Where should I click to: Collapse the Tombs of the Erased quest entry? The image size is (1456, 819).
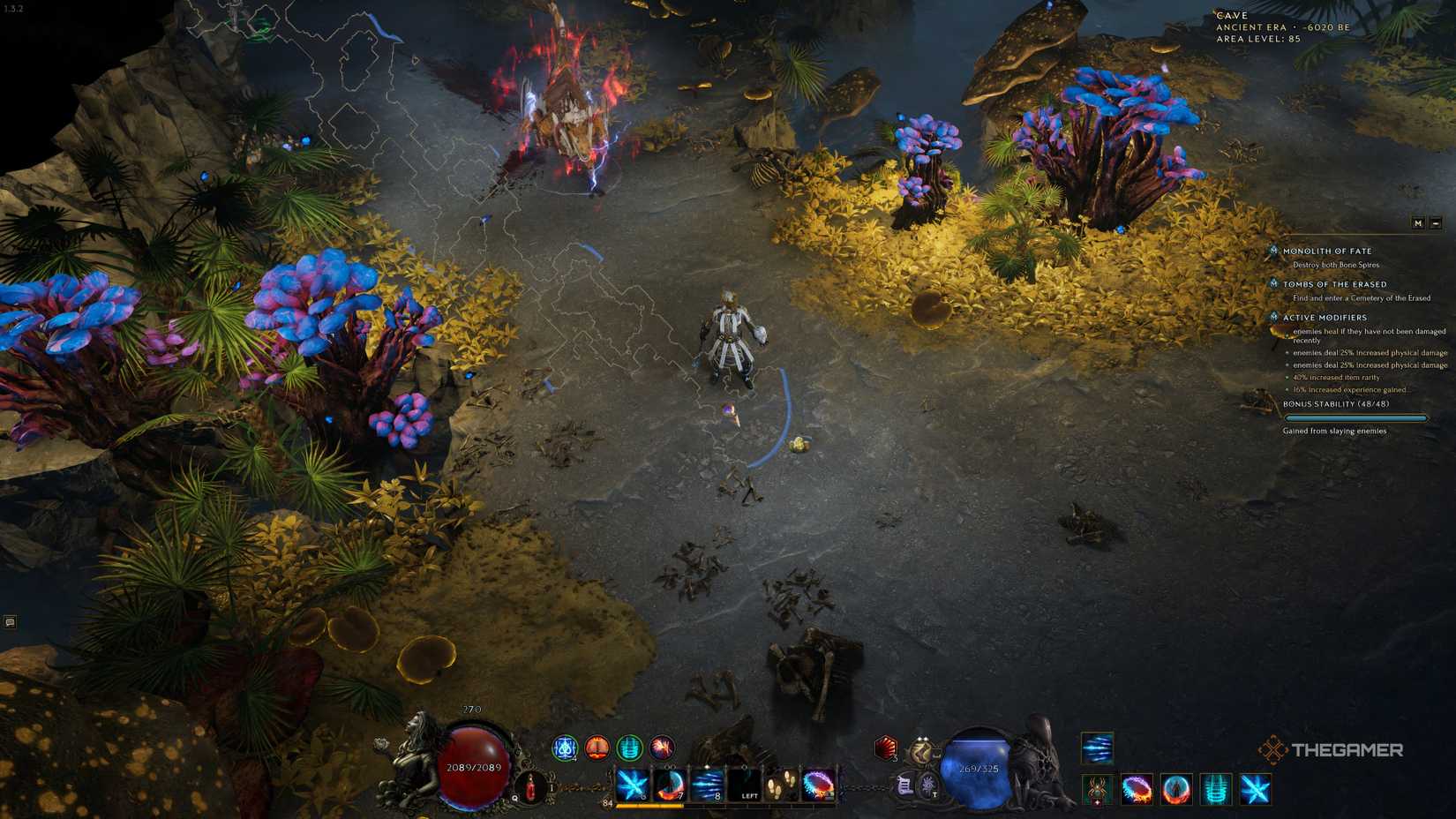[x=1274, y=283]
